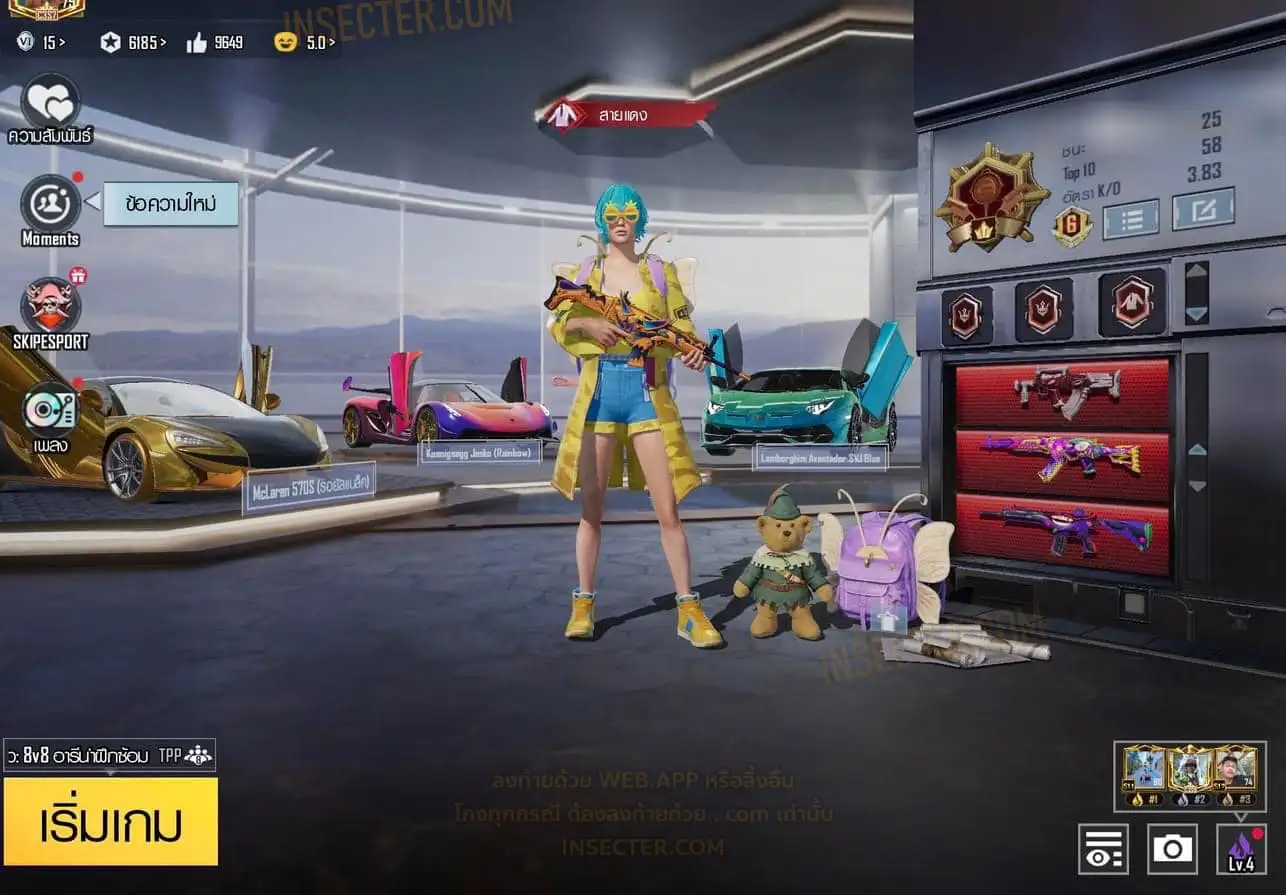
Task: Select the Lamborghini Aventador SVJ Blue label
Action: [806, 457]
